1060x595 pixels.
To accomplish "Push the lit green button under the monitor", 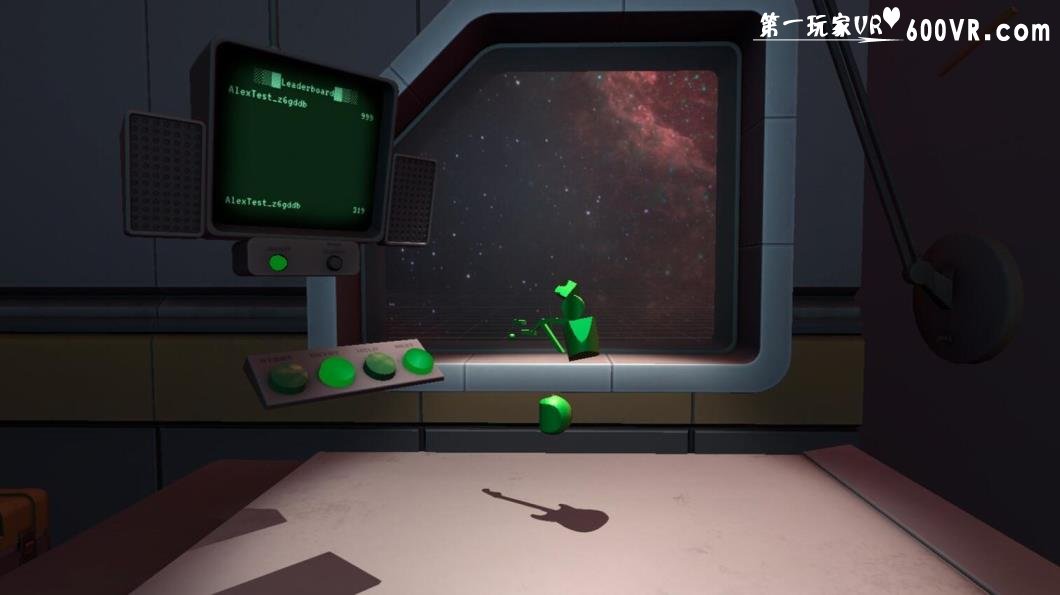I will click(x=278, y=262).
